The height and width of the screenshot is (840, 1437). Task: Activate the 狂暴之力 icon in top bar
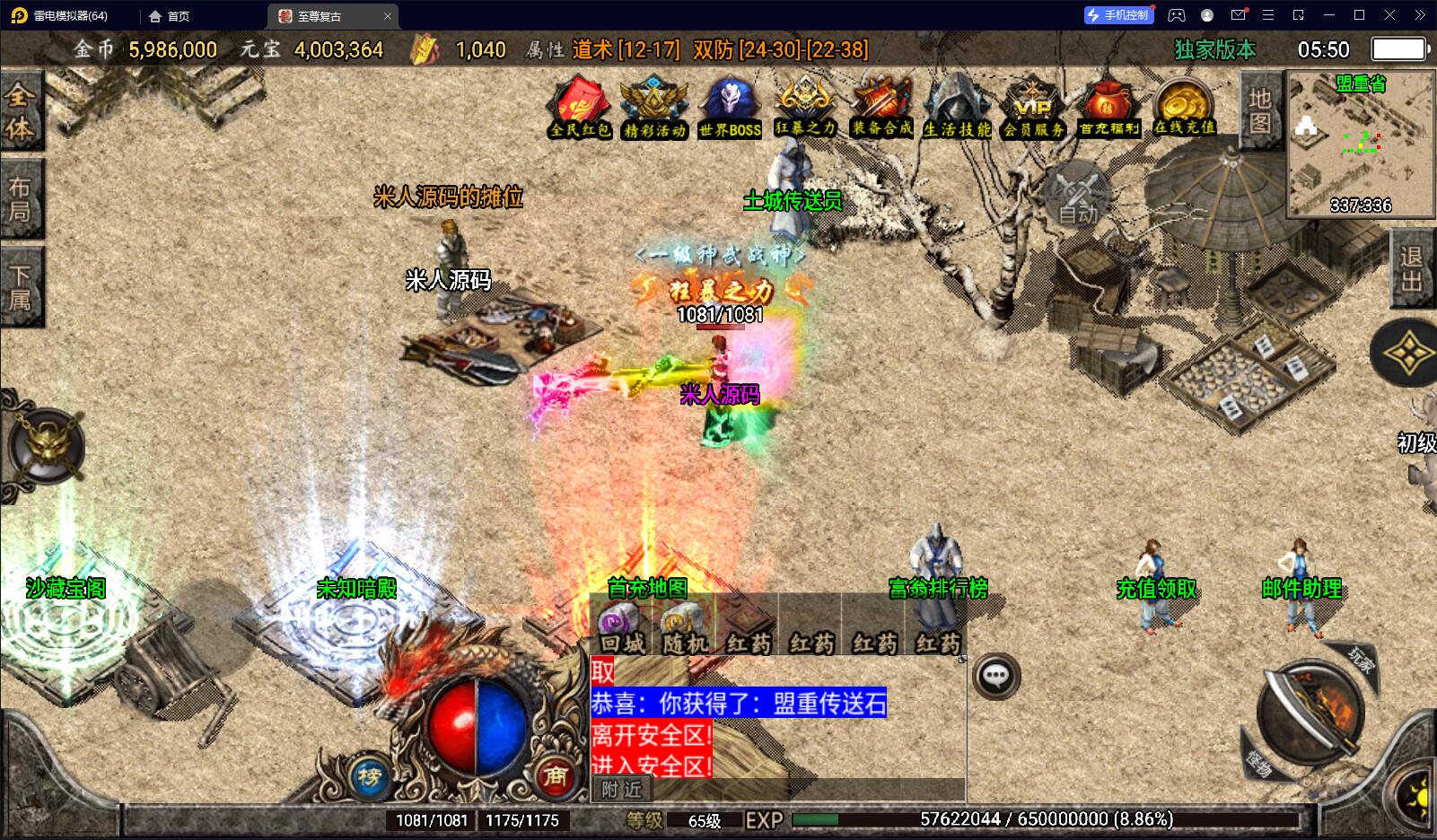point(805,108)
